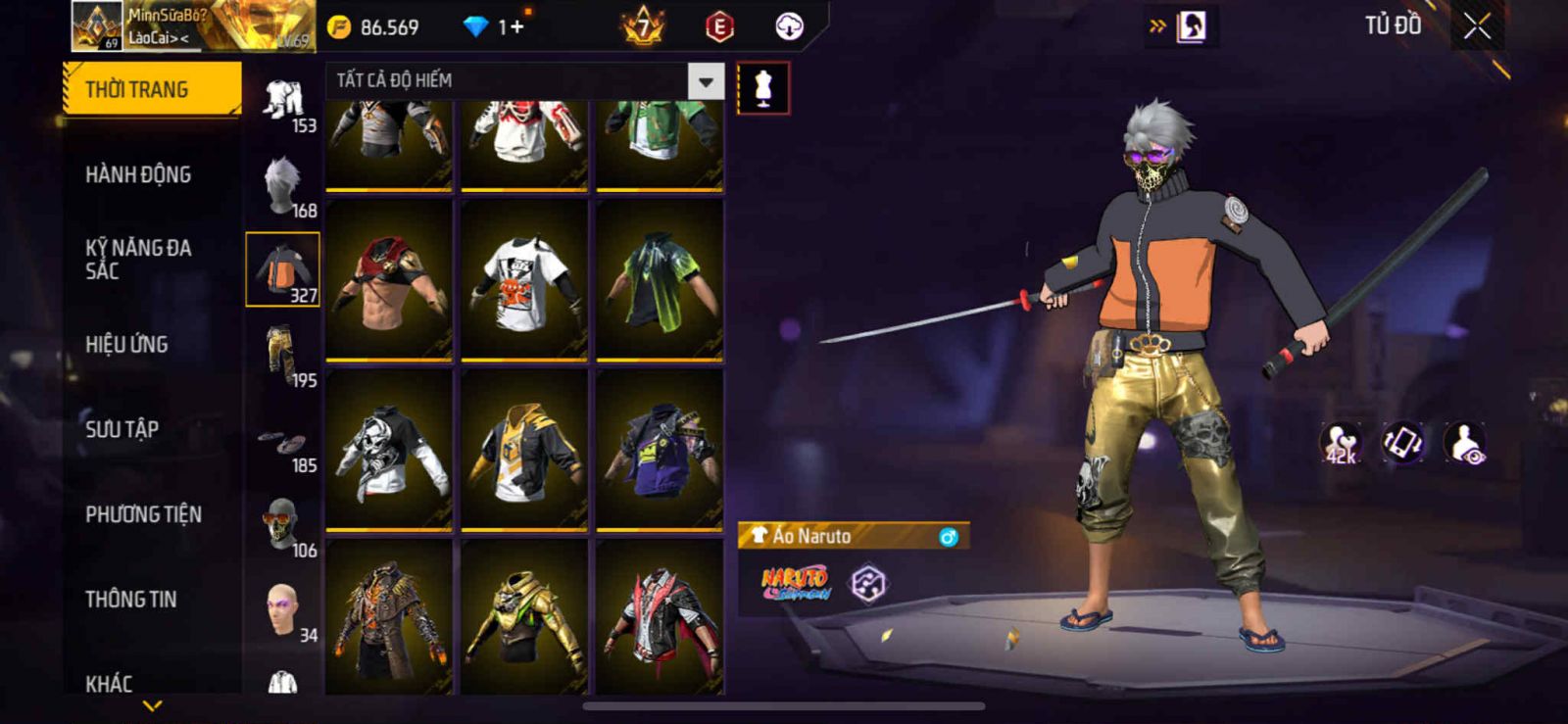Show the Thông Tin section
This screenshot has height=724, width=1568.
coord(130,600)
